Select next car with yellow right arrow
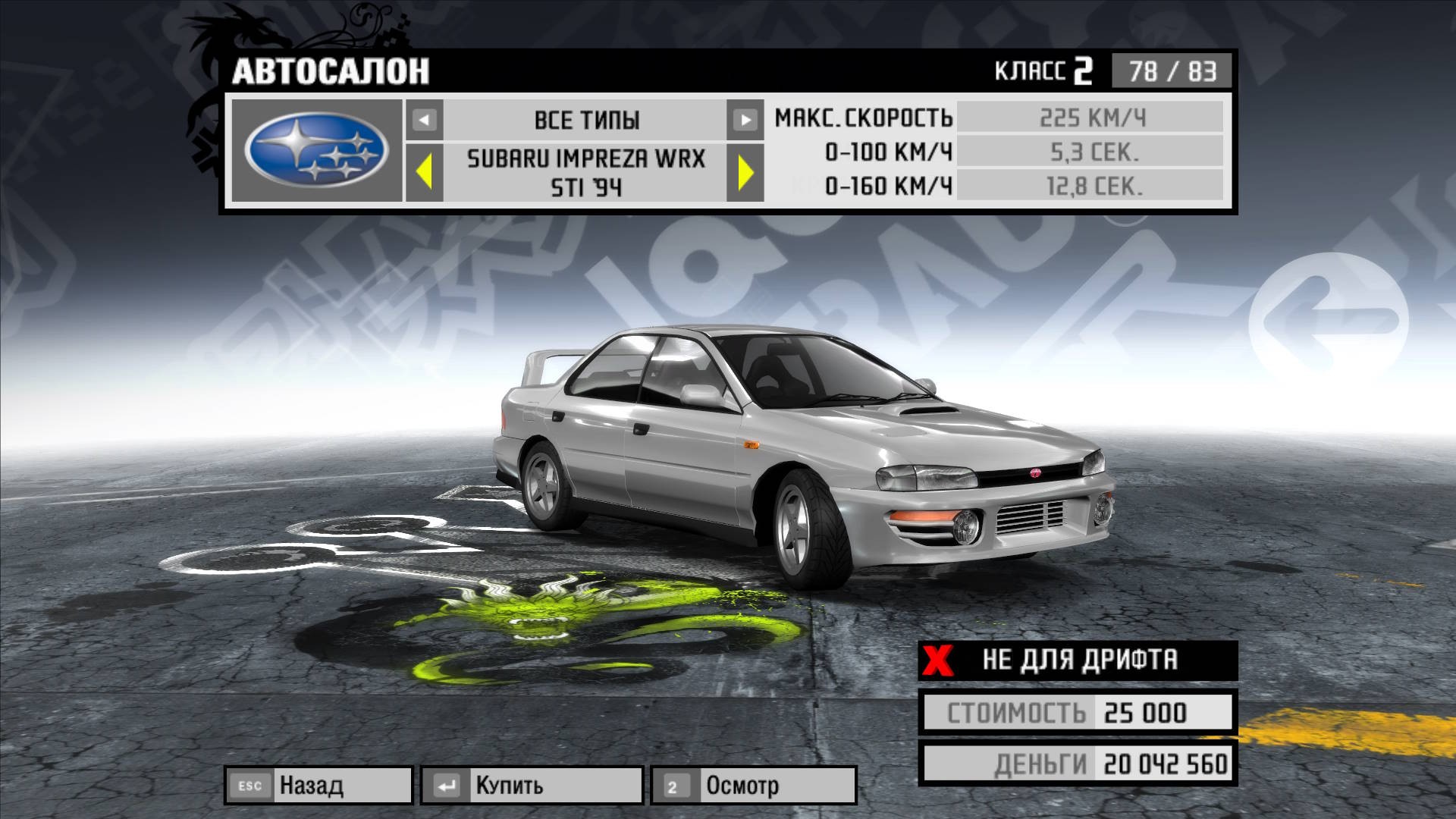The width and height of the screenshot is (1456, 819). coord(745,172)
